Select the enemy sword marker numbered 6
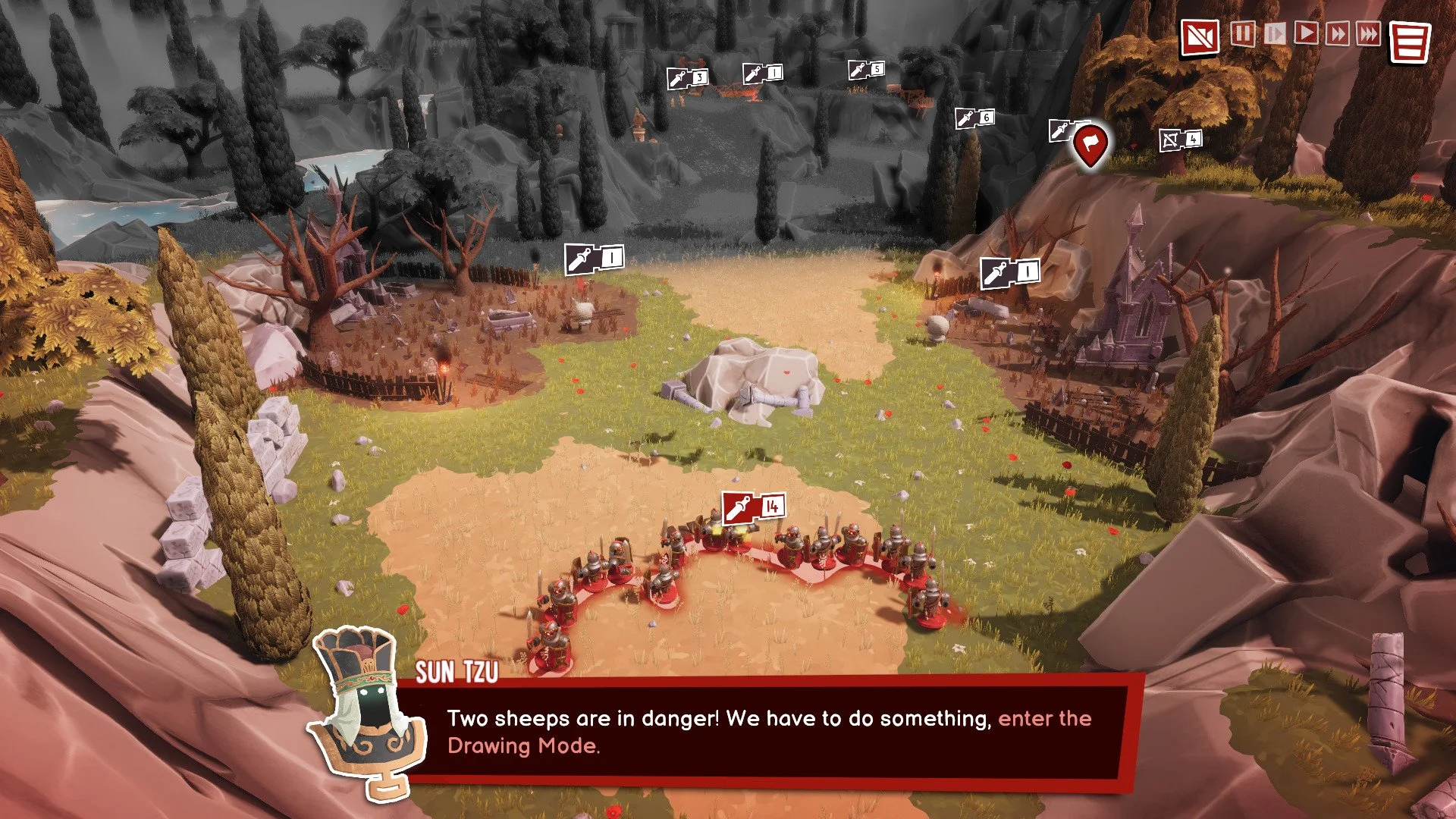 click(x=974, y=118)
